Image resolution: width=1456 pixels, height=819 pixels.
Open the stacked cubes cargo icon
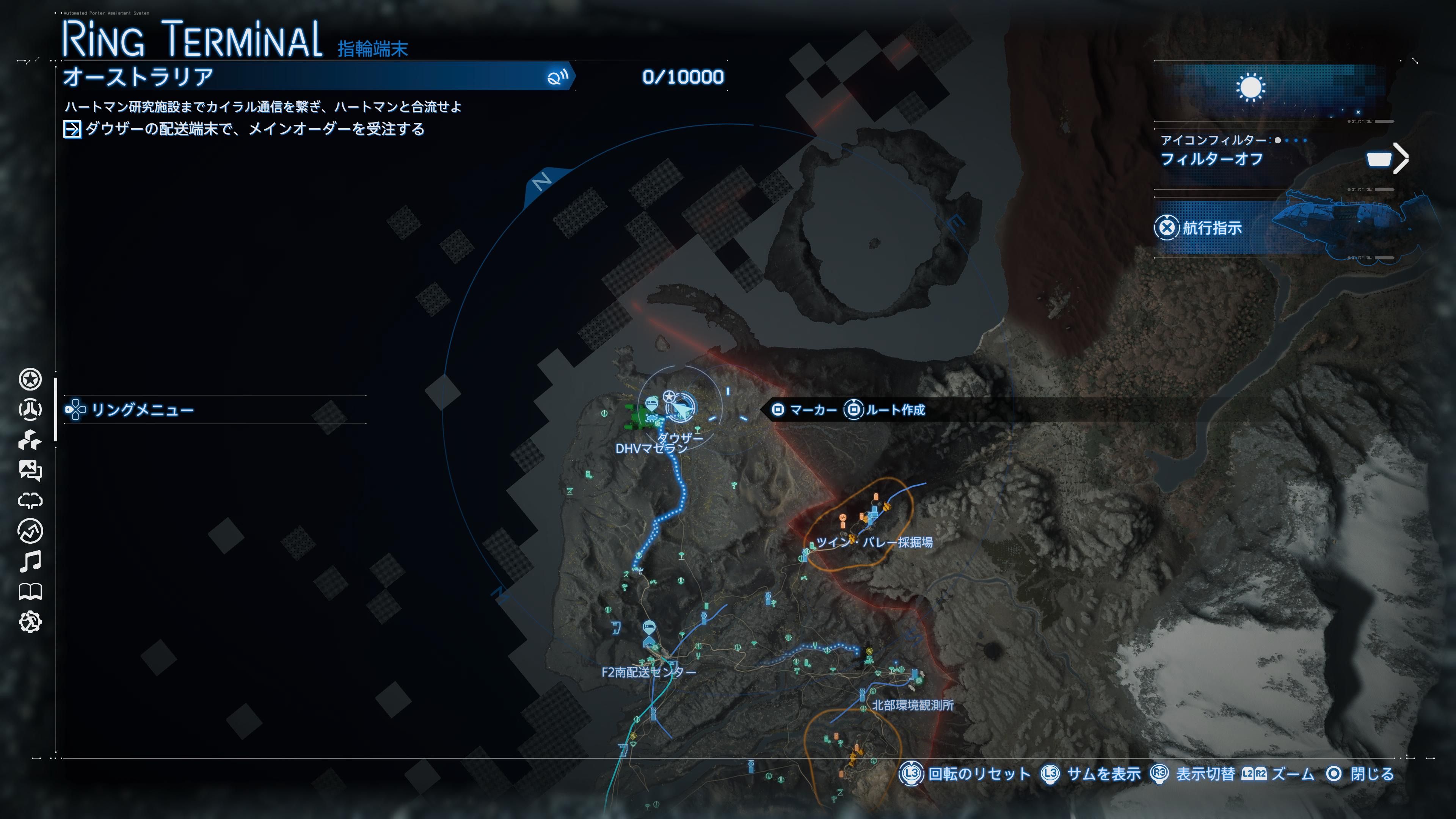tap(30, 440)
